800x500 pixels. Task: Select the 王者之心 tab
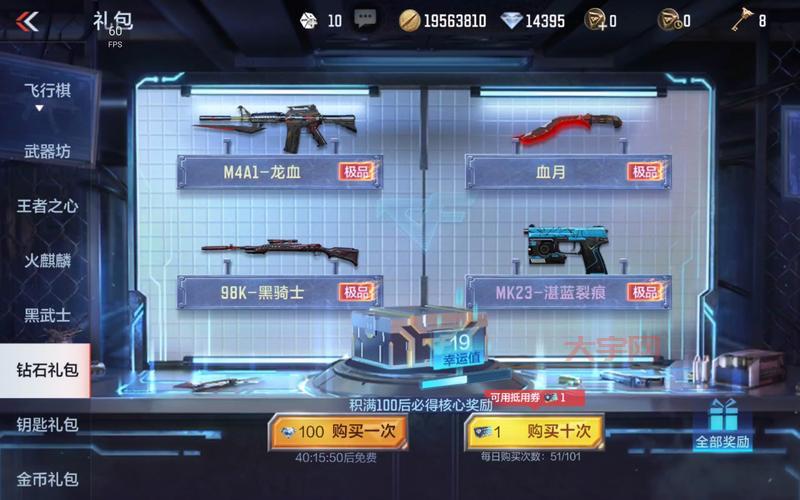(x=46, y=206)
